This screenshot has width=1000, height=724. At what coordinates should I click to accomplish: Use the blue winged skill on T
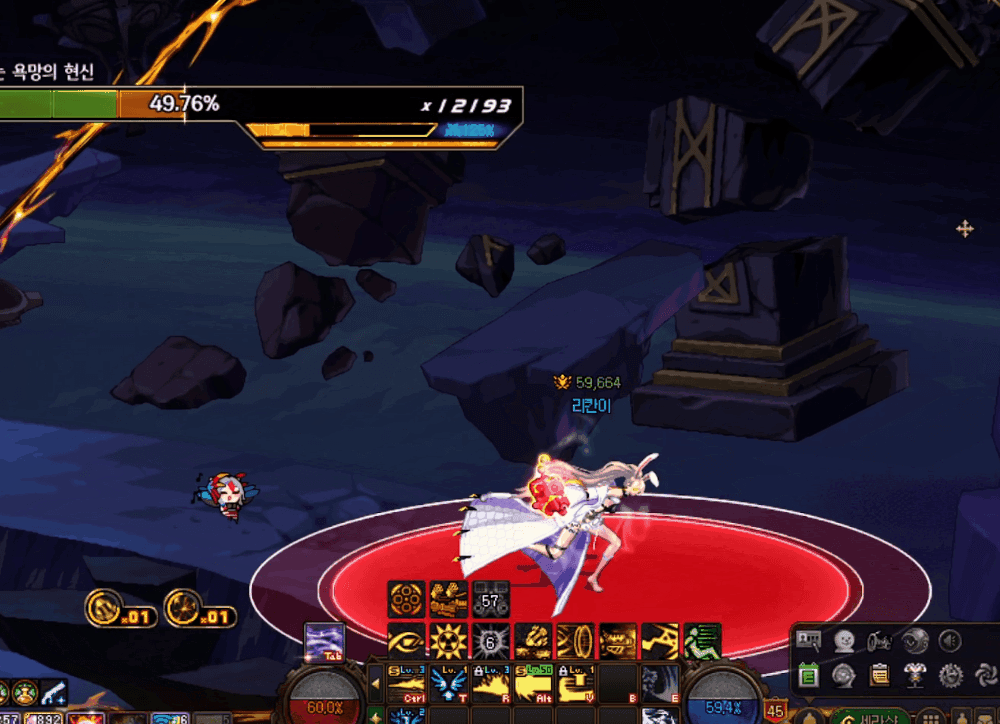449,684
